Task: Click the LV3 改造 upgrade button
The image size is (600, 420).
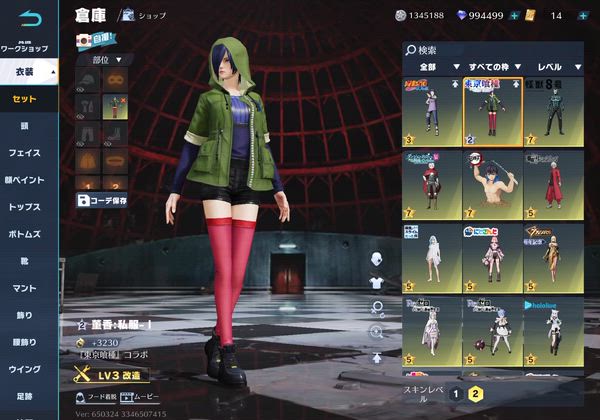Action: (112, 375)
